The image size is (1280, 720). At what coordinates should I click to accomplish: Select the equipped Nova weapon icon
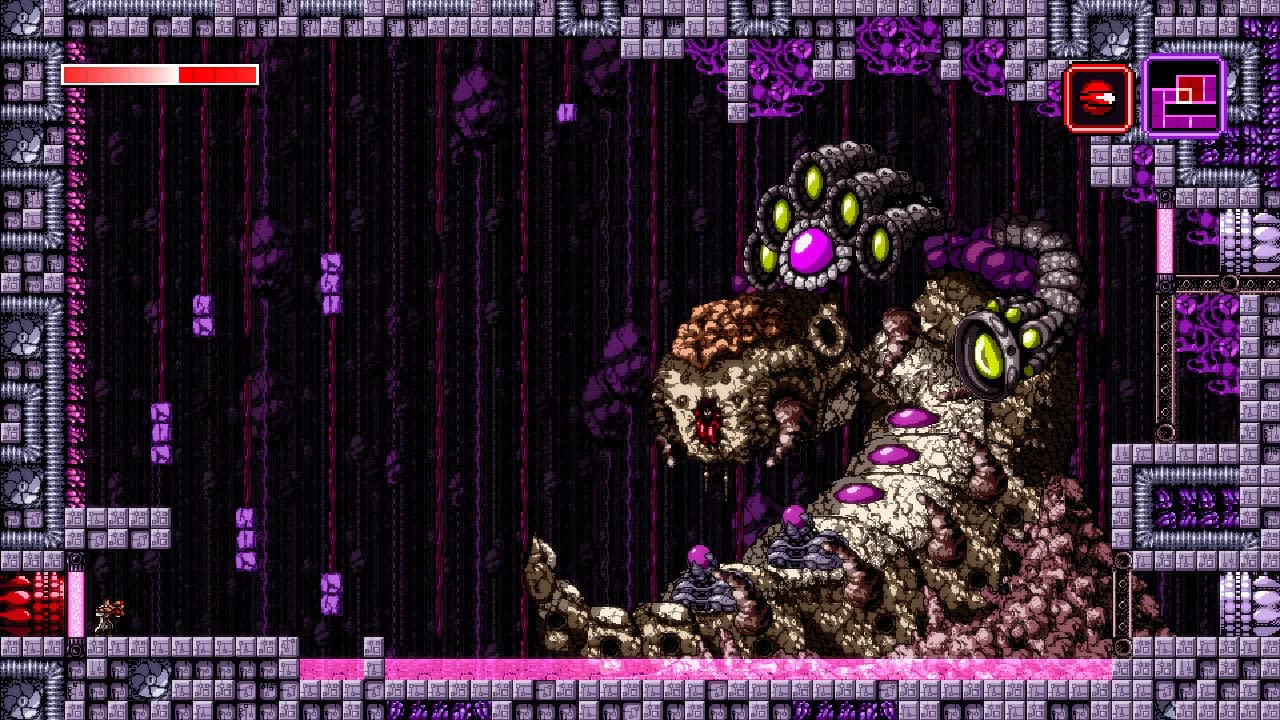tap(1098, 97)
